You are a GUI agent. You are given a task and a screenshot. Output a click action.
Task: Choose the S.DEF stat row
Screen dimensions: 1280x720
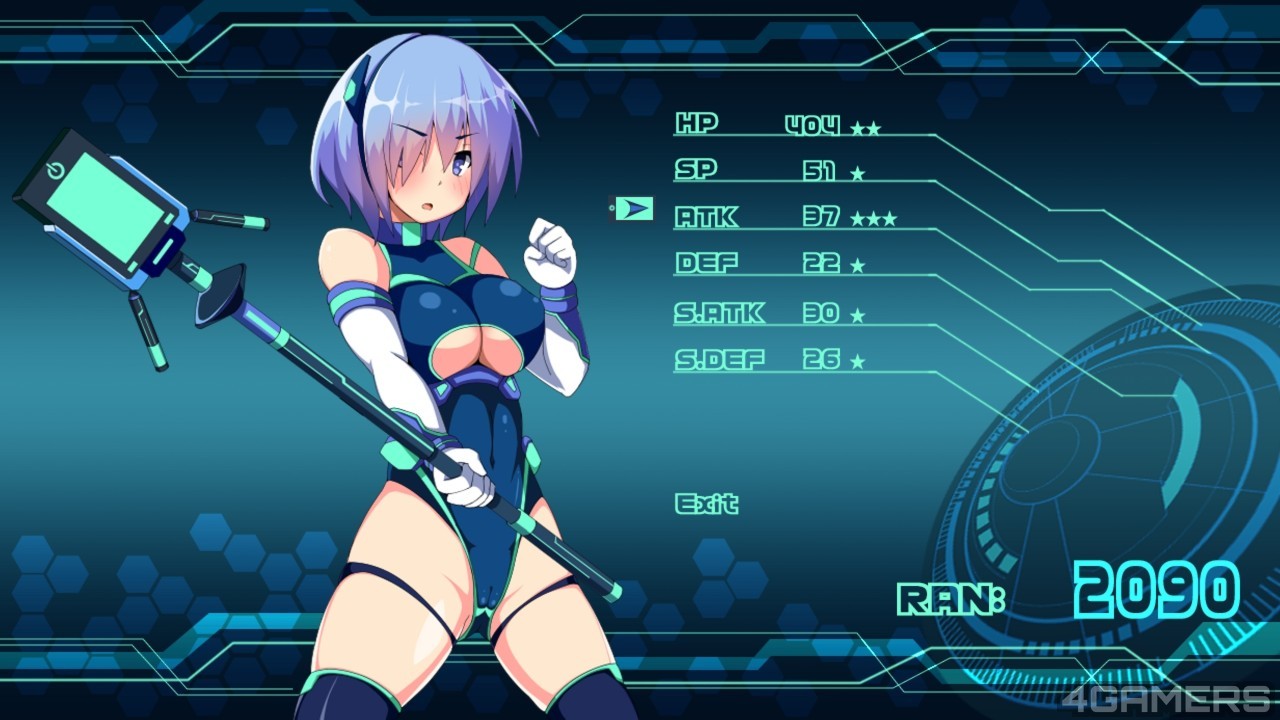pos(719,359)
